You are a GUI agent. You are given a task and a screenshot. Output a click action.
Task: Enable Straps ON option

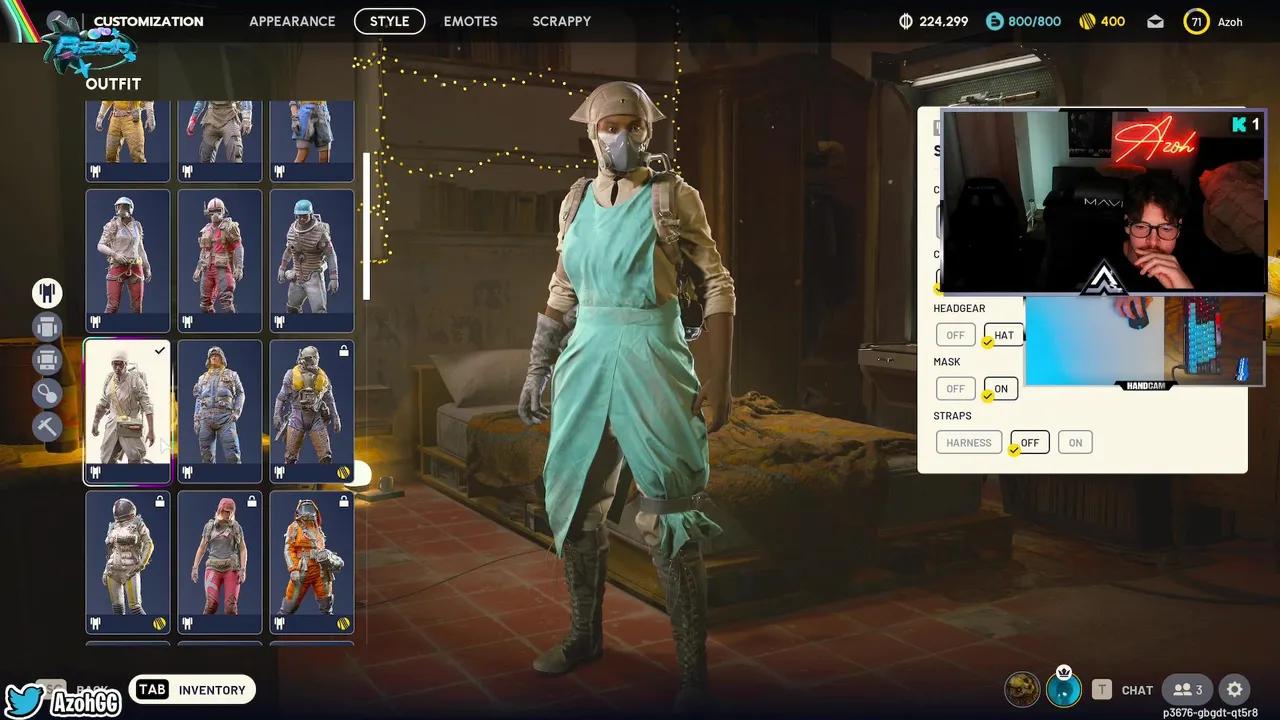1075,442
